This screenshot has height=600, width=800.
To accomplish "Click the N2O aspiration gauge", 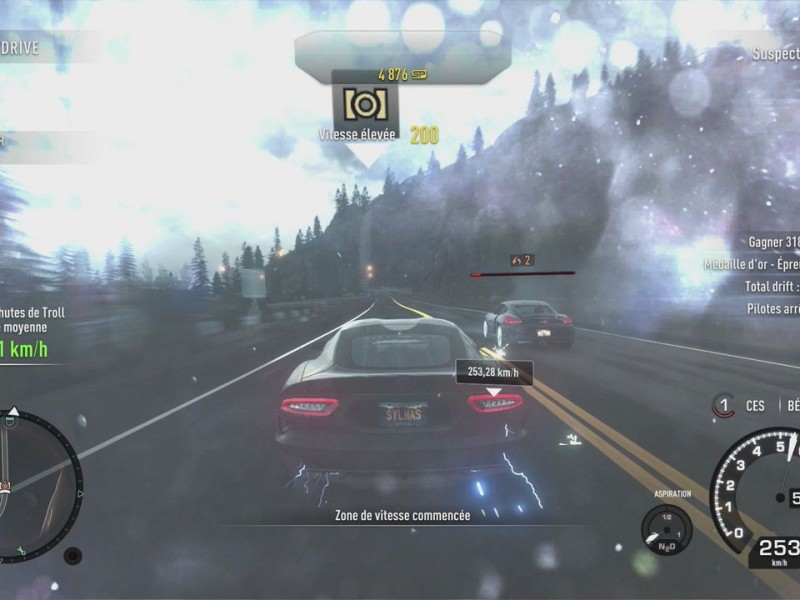I will (x=666, y=528).
